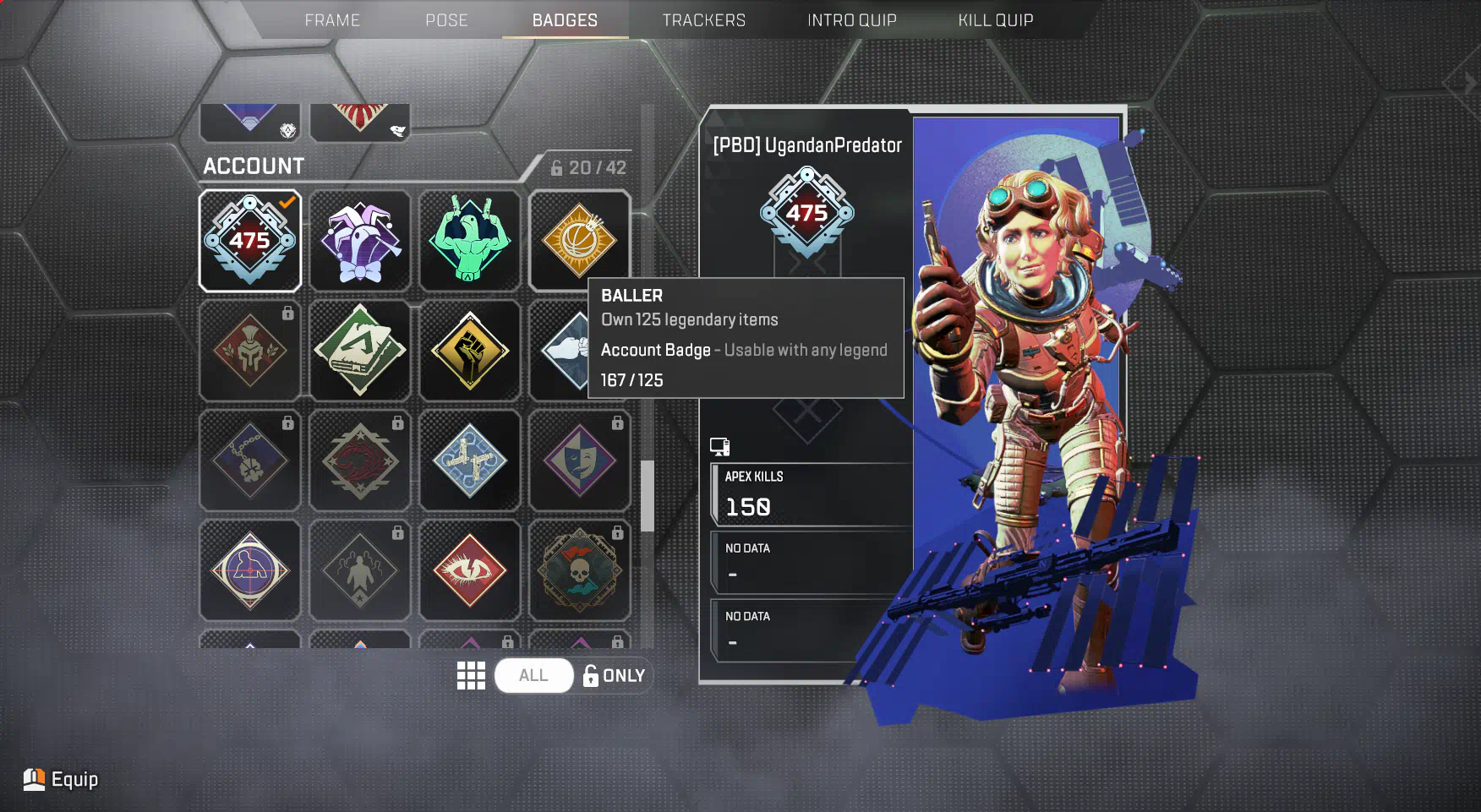The width and height of the screenshot is (1481, 812).
Task: Switch to the Frame tab
Action: [x=332, y=20]
